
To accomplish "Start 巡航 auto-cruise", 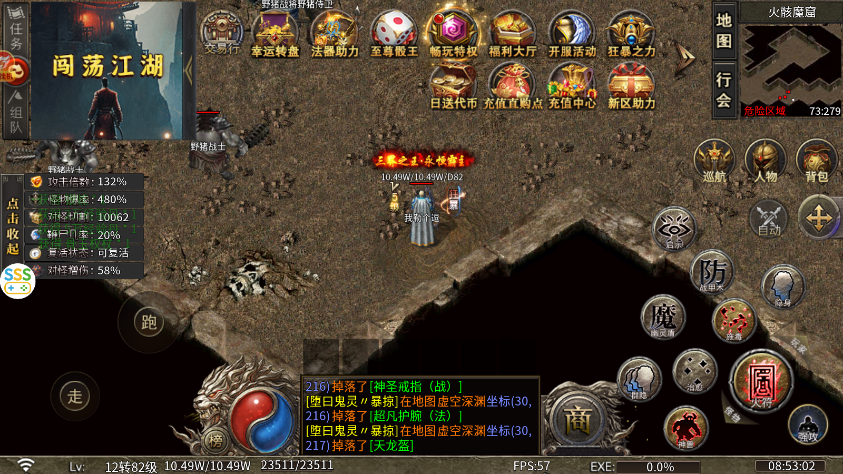I will tap(714, 161).
